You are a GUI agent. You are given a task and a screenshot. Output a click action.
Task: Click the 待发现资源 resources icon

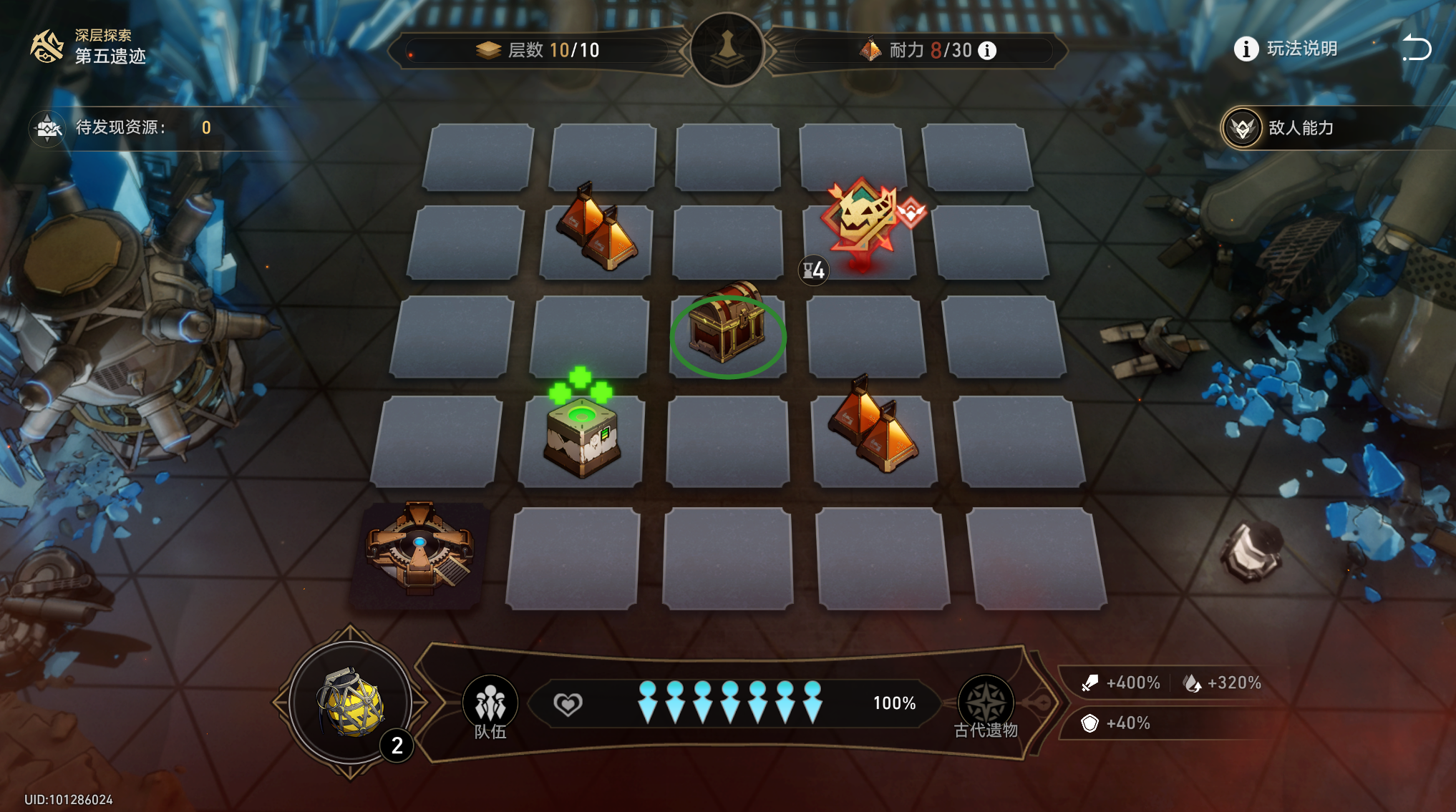[x=48, y=128]
